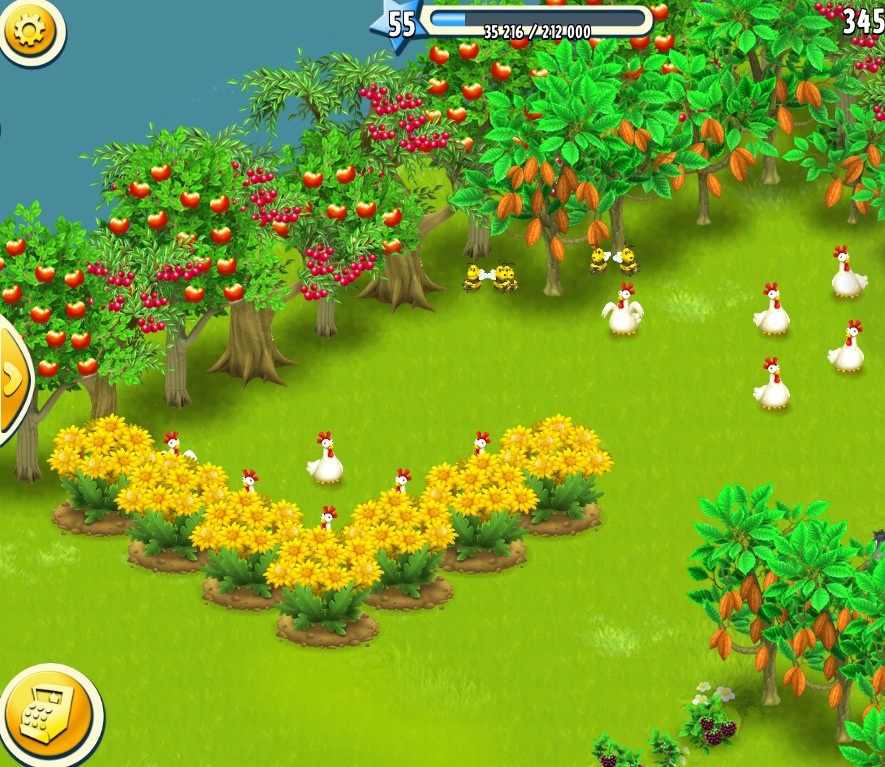Open the gear settings button
Screen dimensions: 885x767
[x=29, y=30]
